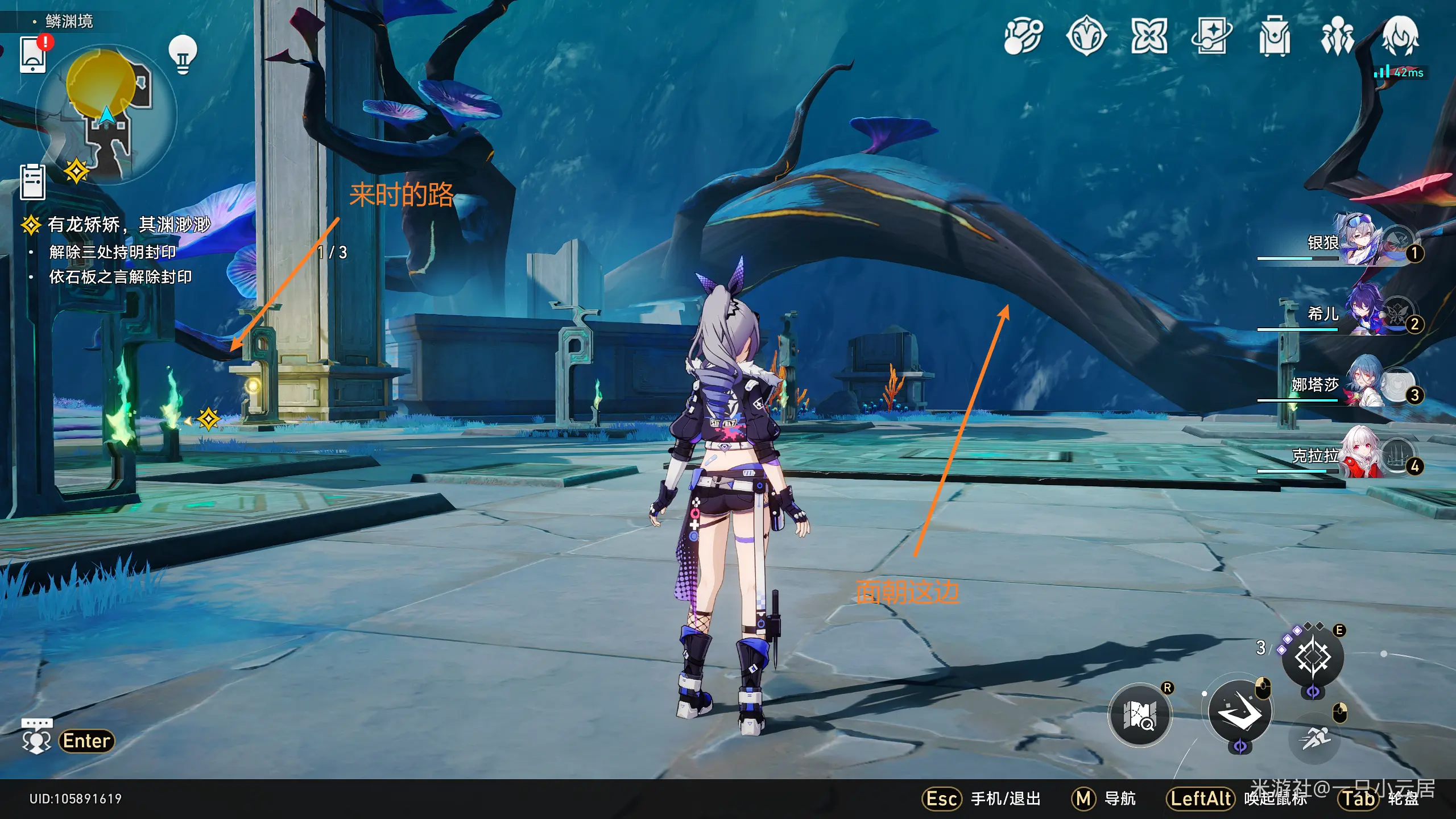
Task: Open the star card journal icon
Action: coord(1211,36)
